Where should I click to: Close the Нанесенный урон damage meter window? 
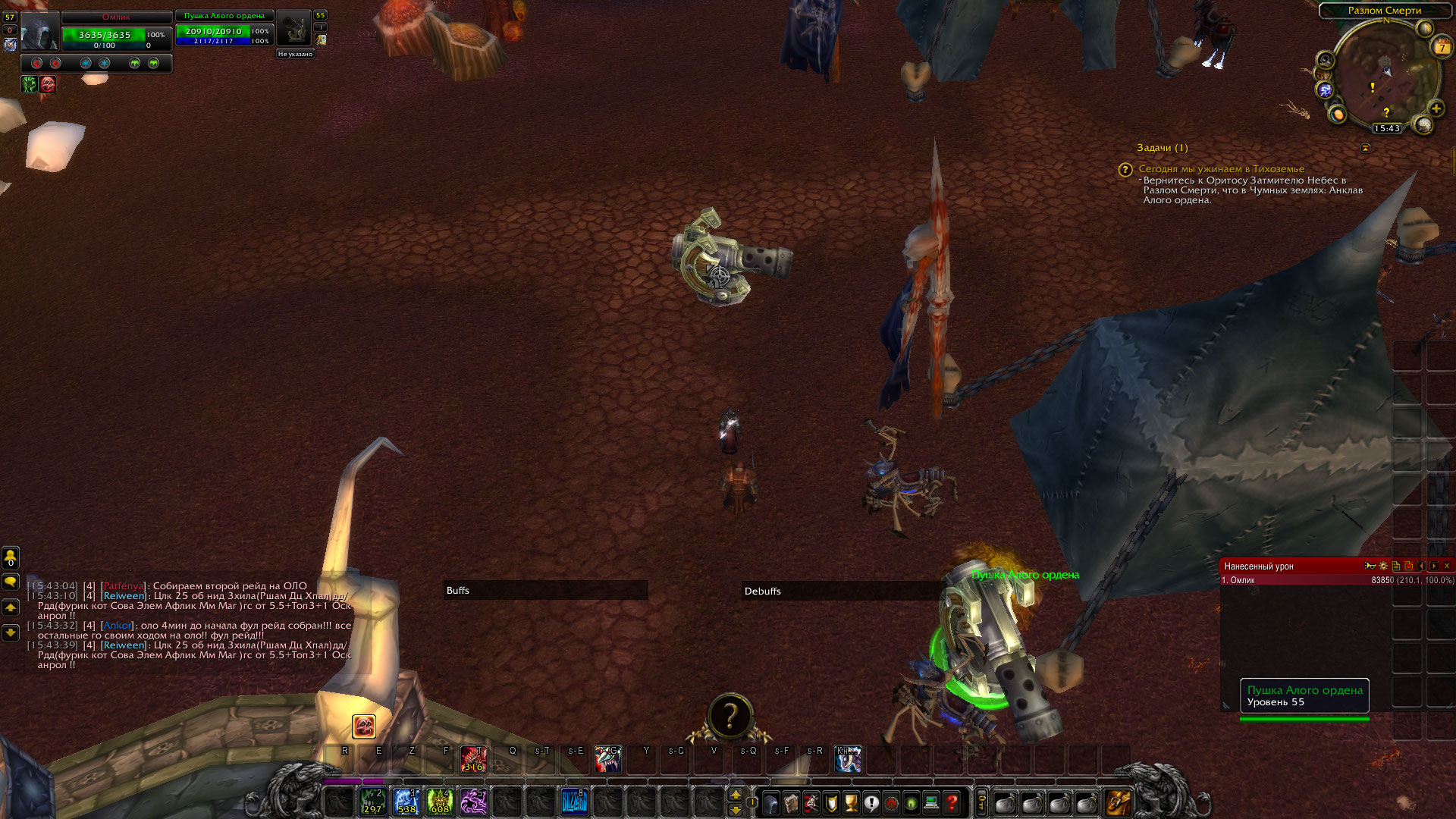pos(1447,566)
